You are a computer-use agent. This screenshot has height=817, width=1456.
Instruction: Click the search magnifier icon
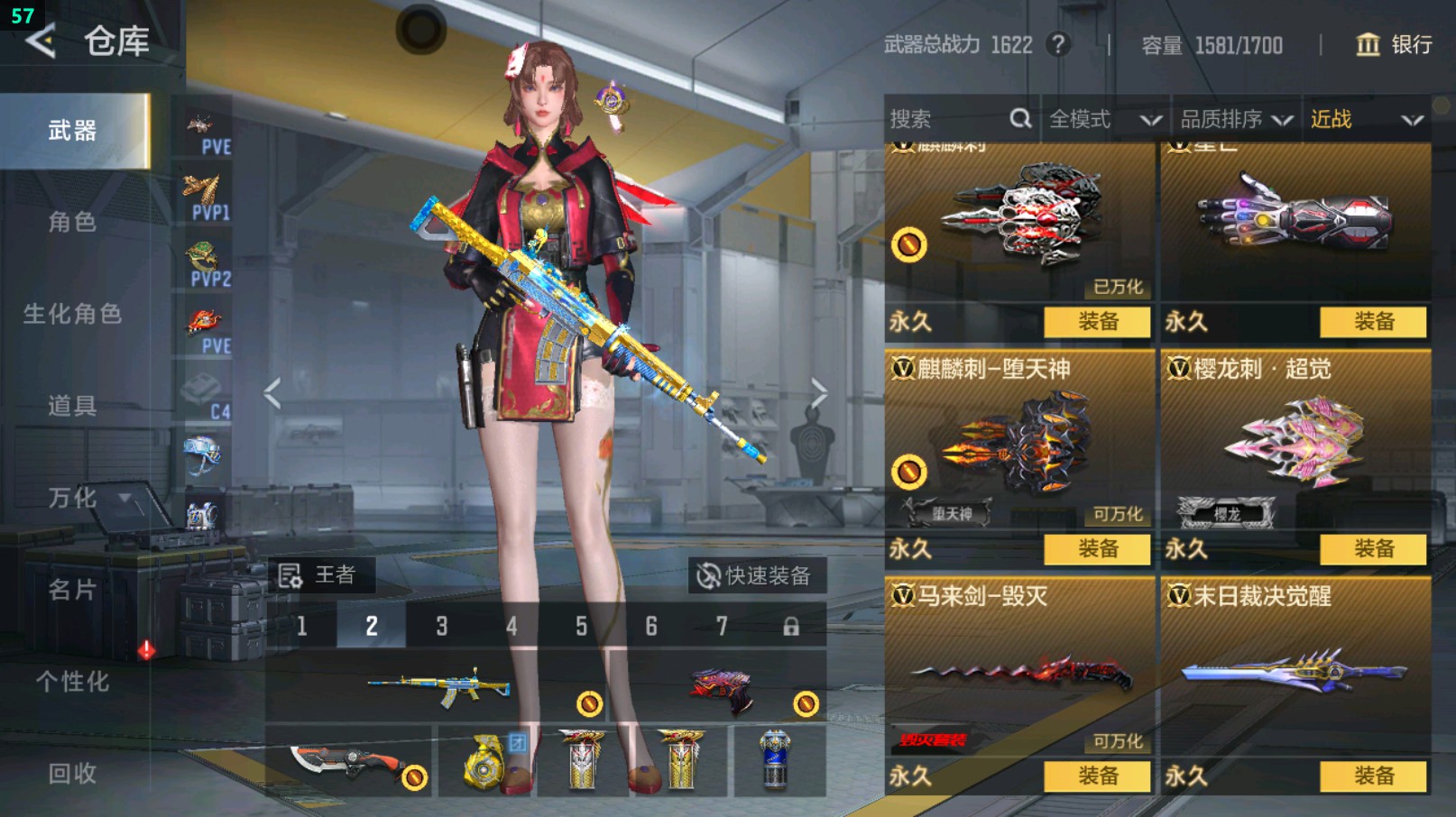1019,118
